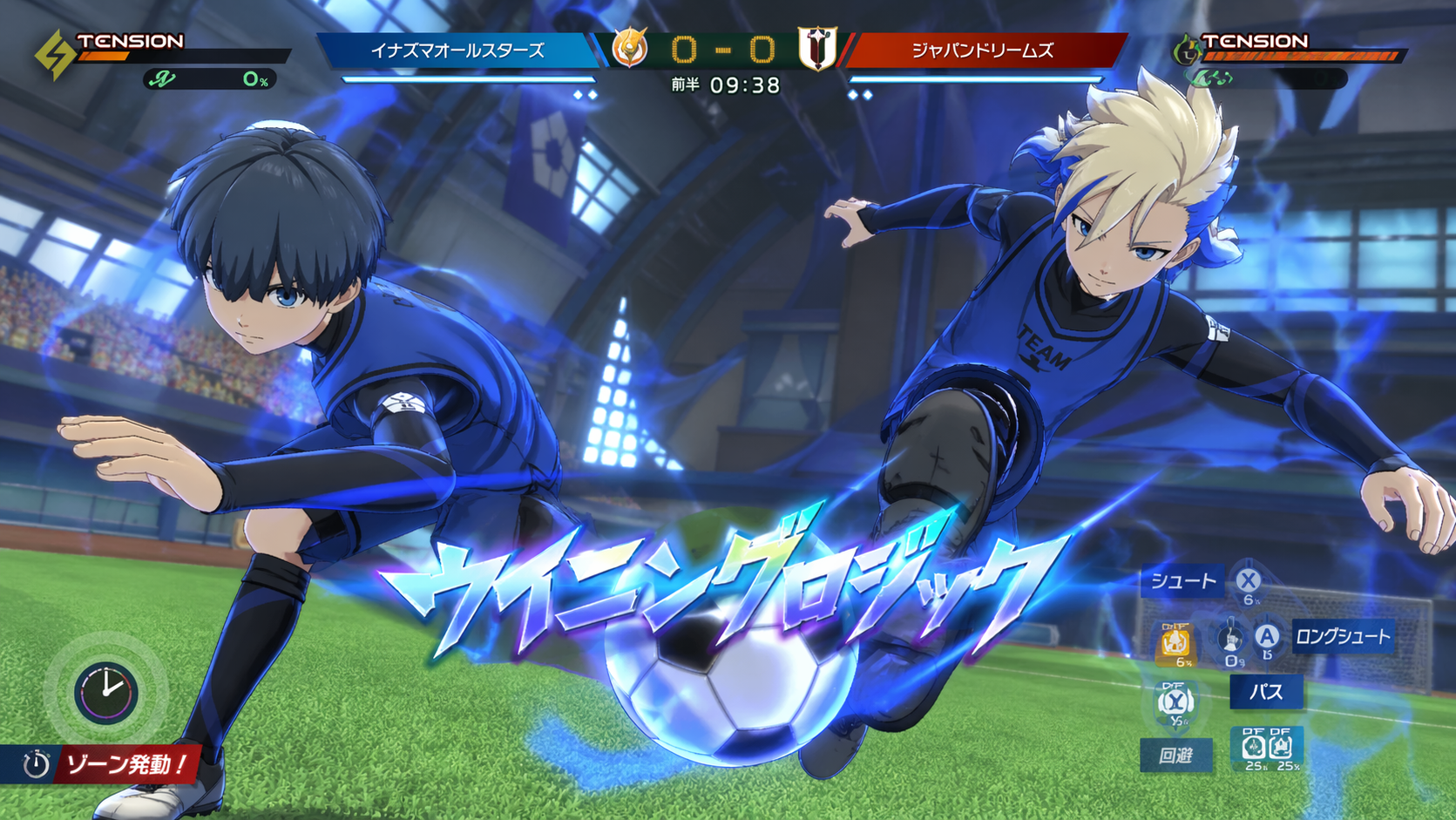Pick the パス pass command
This screenshot has height=820, width=1456.
(1266, 692)
